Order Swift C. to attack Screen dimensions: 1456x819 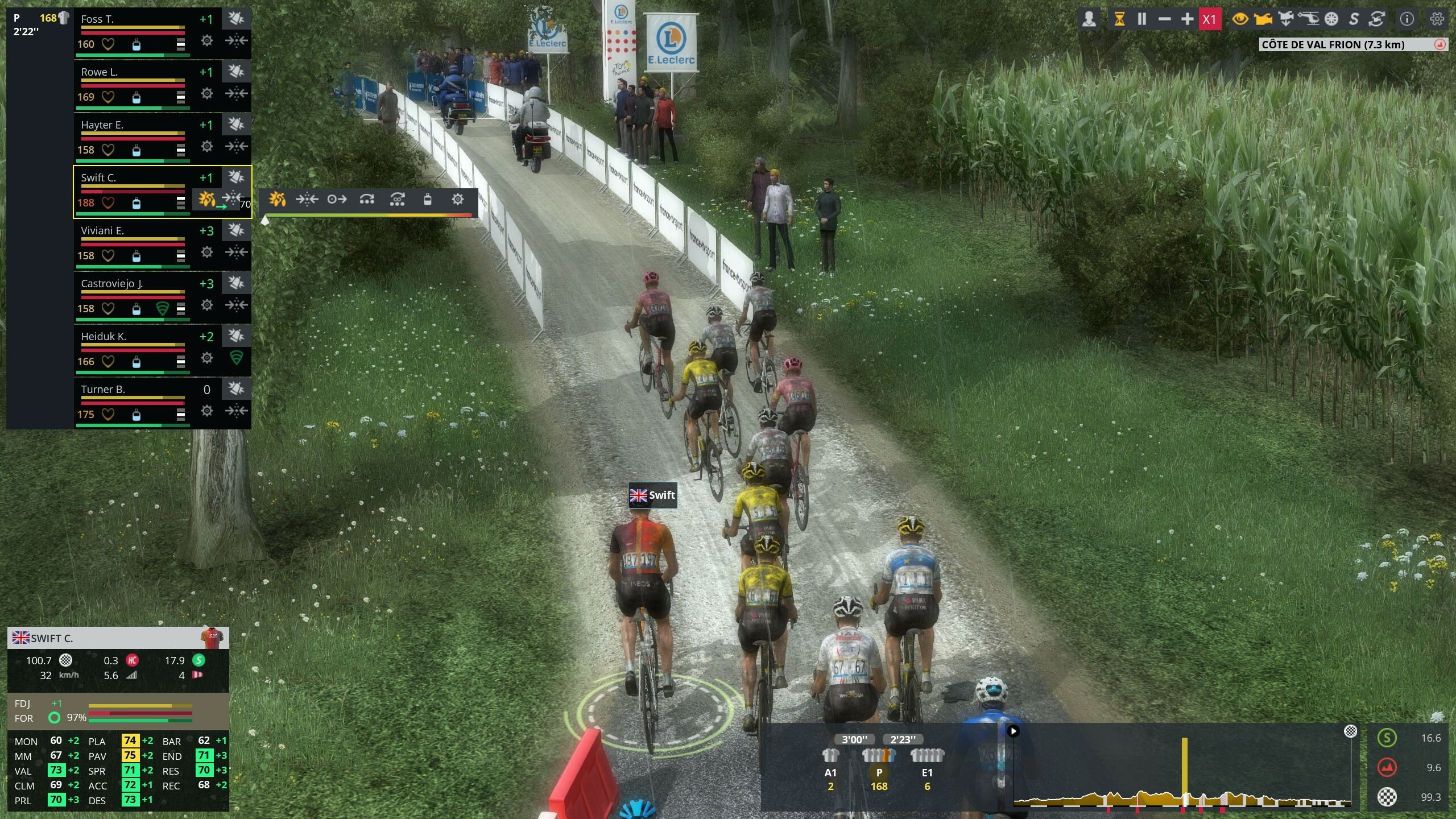(x=278, y=199)
